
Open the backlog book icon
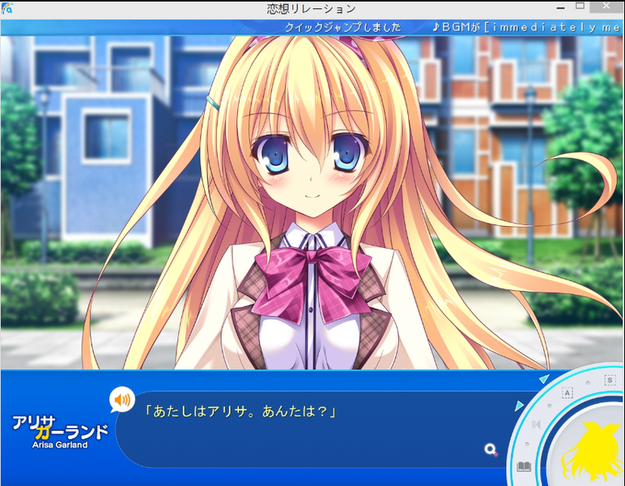523,467
